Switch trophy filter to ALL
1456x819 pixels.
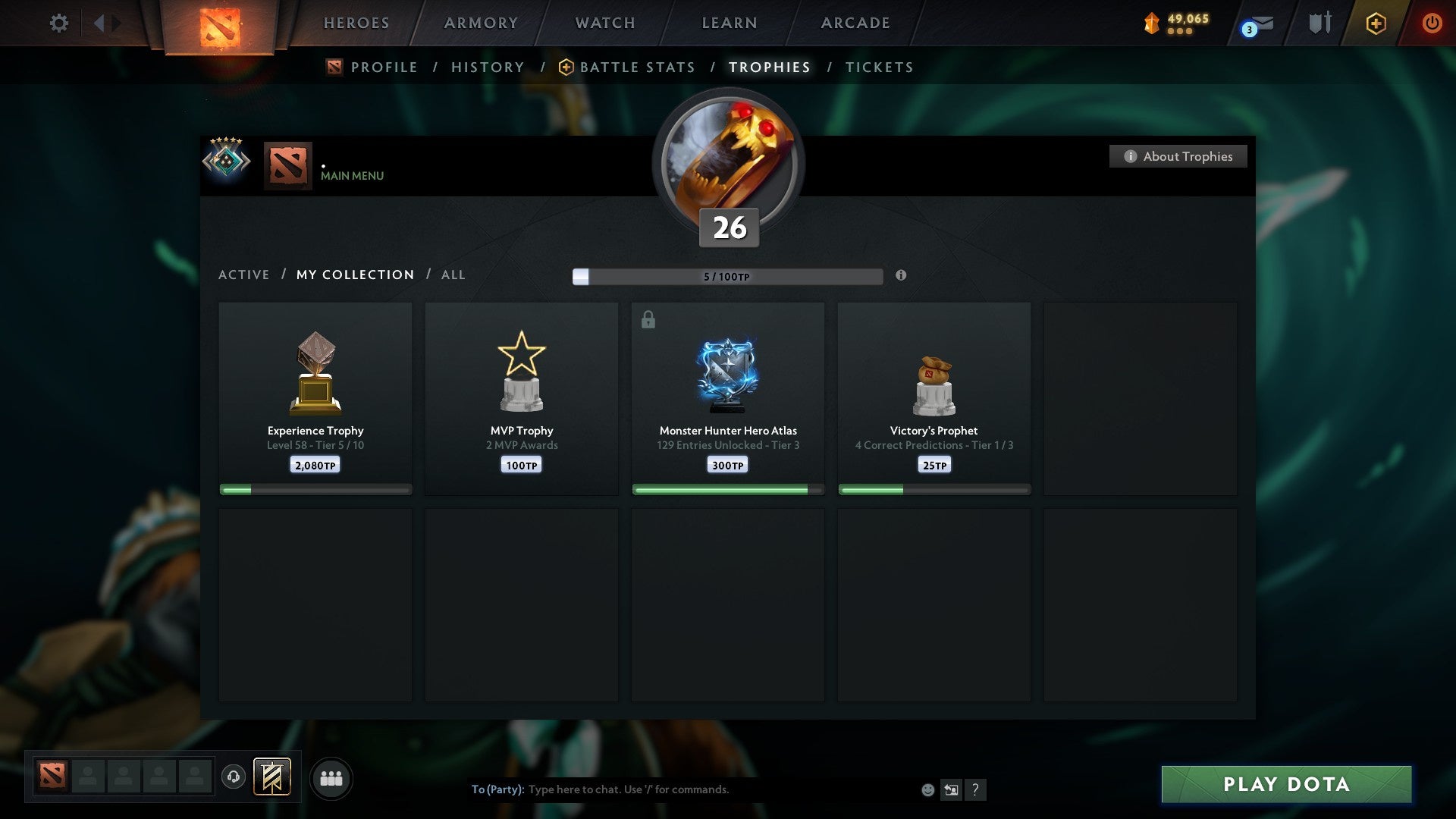click(x=453, y=275)
